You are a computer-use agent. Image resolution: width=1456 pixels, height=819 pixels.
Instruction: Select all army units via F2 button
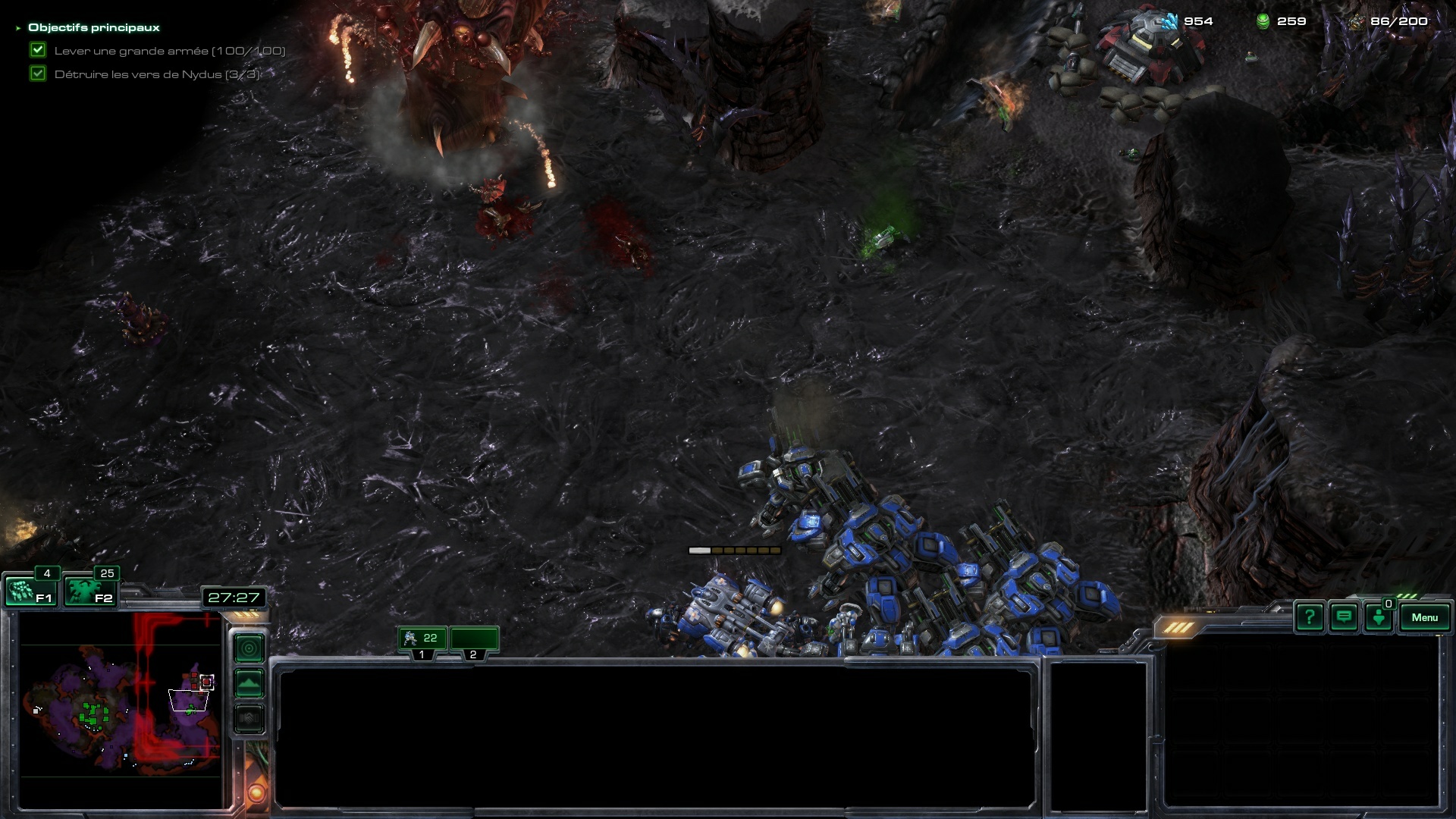(x=90, y=591)
